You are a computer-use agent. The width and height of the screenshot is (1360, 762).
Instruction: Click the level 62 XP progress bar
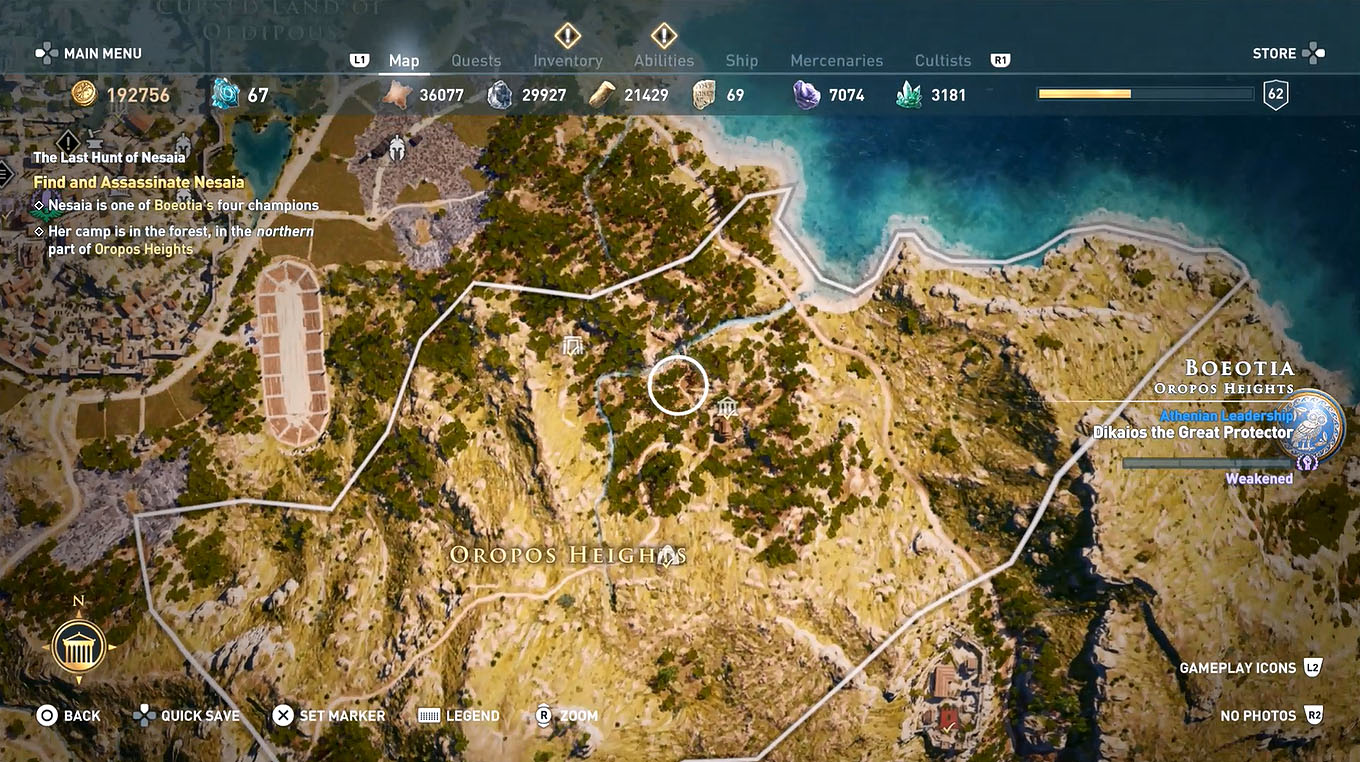(x=1145, y=93)
